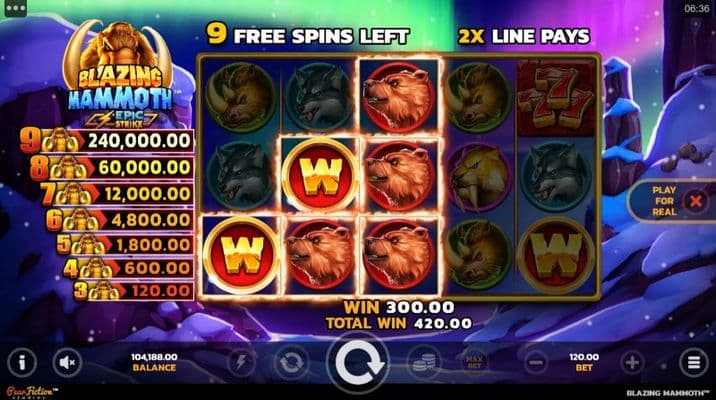Open the autoplay circular arrows button
The width and height of the screenshot is (716, 400).
coord(291,362)
